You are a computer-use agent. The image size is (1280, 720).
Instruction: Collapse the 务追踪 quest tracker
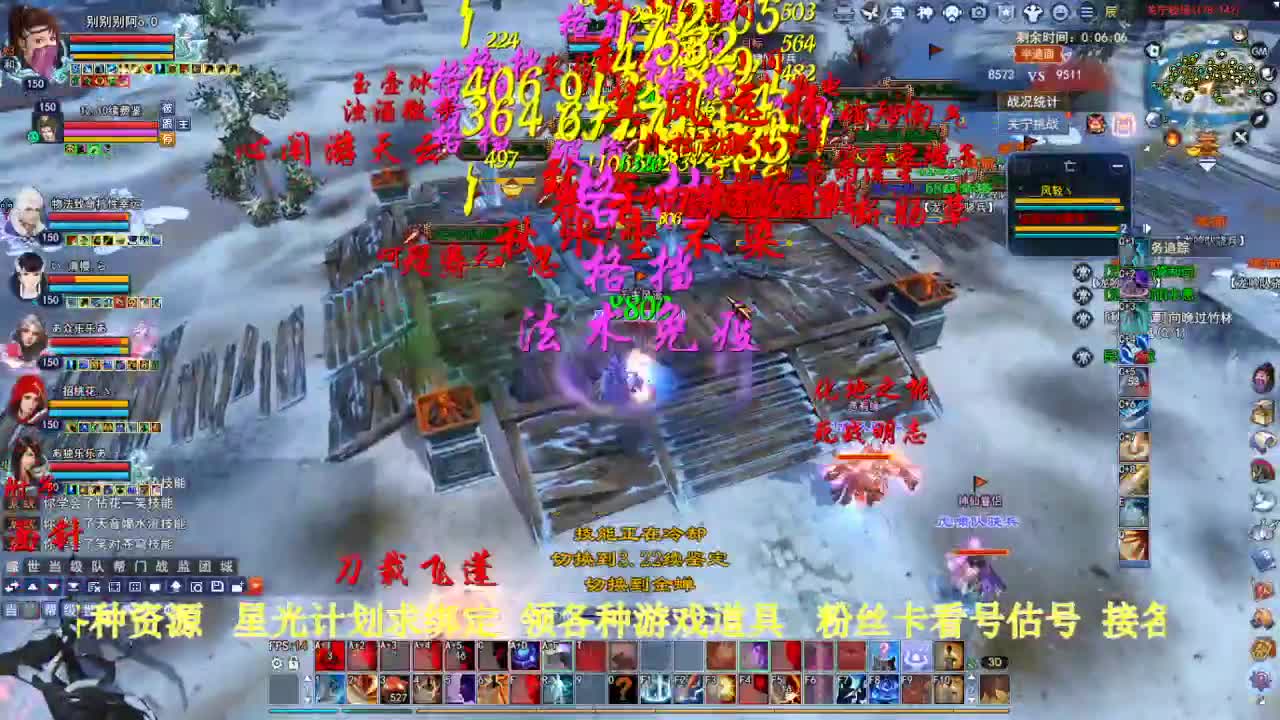[1147, 228]
